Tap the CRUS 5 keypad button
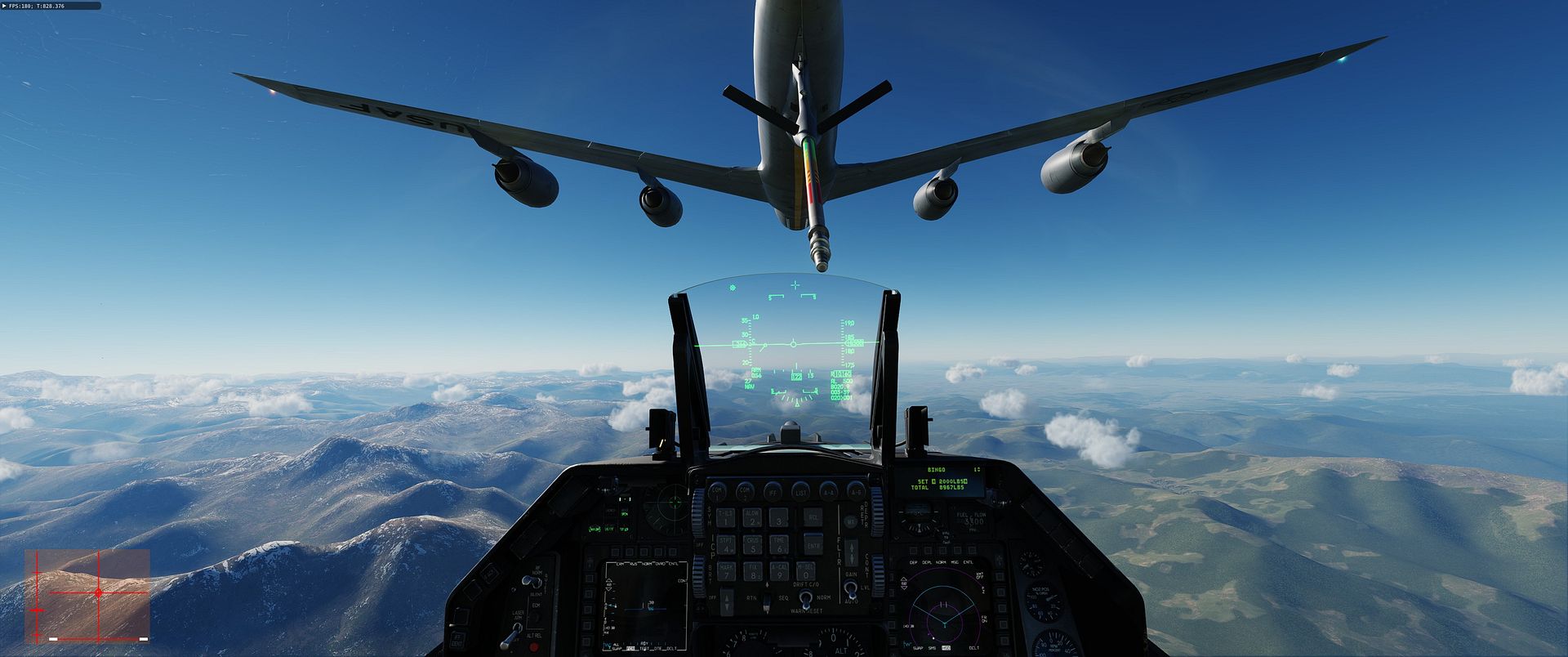Screen dimensions: 1568x657 tap(752, 544)
